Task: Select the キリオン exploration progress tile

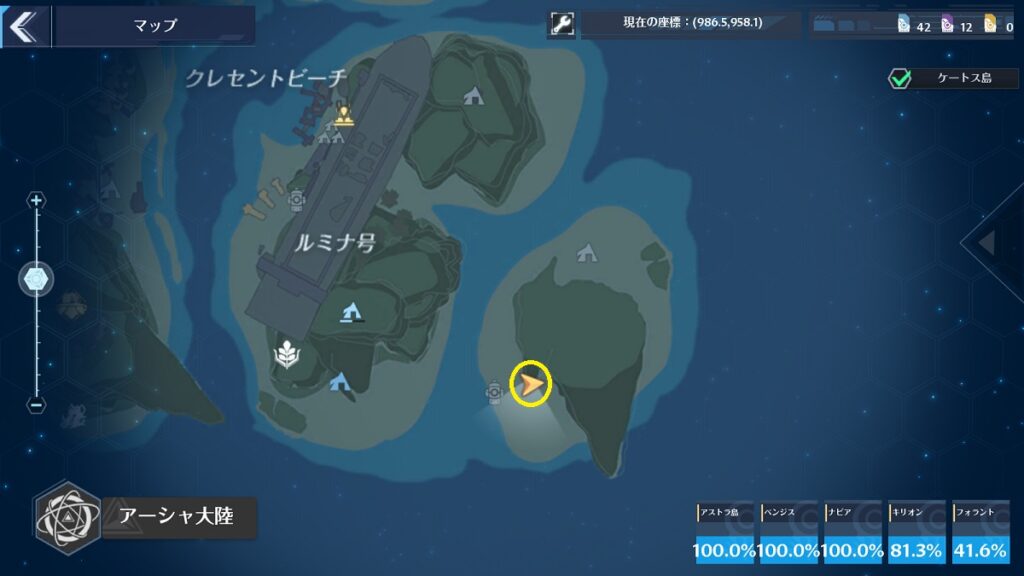Action: click(917, 533)
